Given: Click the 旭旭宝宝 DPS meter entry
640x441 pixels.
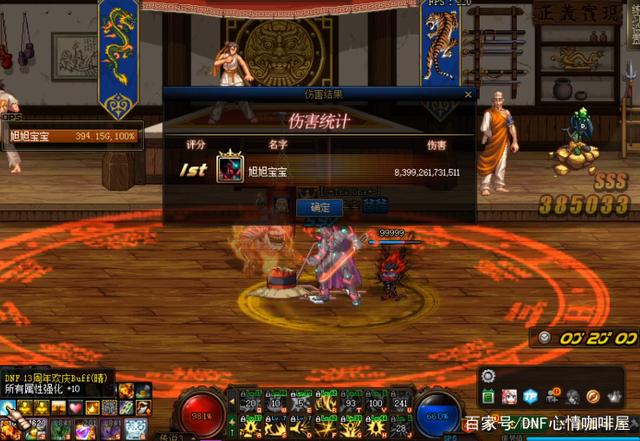Looking at the screenshot, I should [70, 135].
